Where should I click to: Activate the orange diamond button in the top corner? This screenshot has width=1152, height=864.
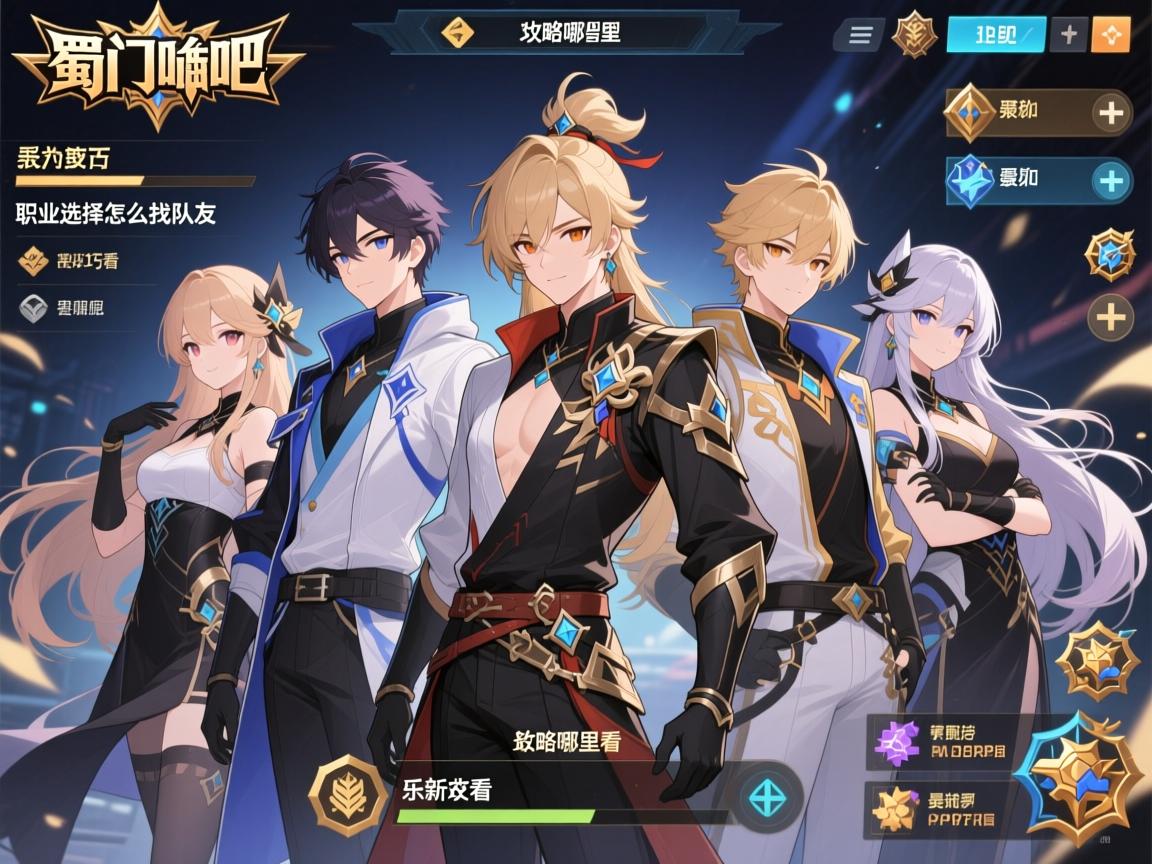pos(1111,35)
